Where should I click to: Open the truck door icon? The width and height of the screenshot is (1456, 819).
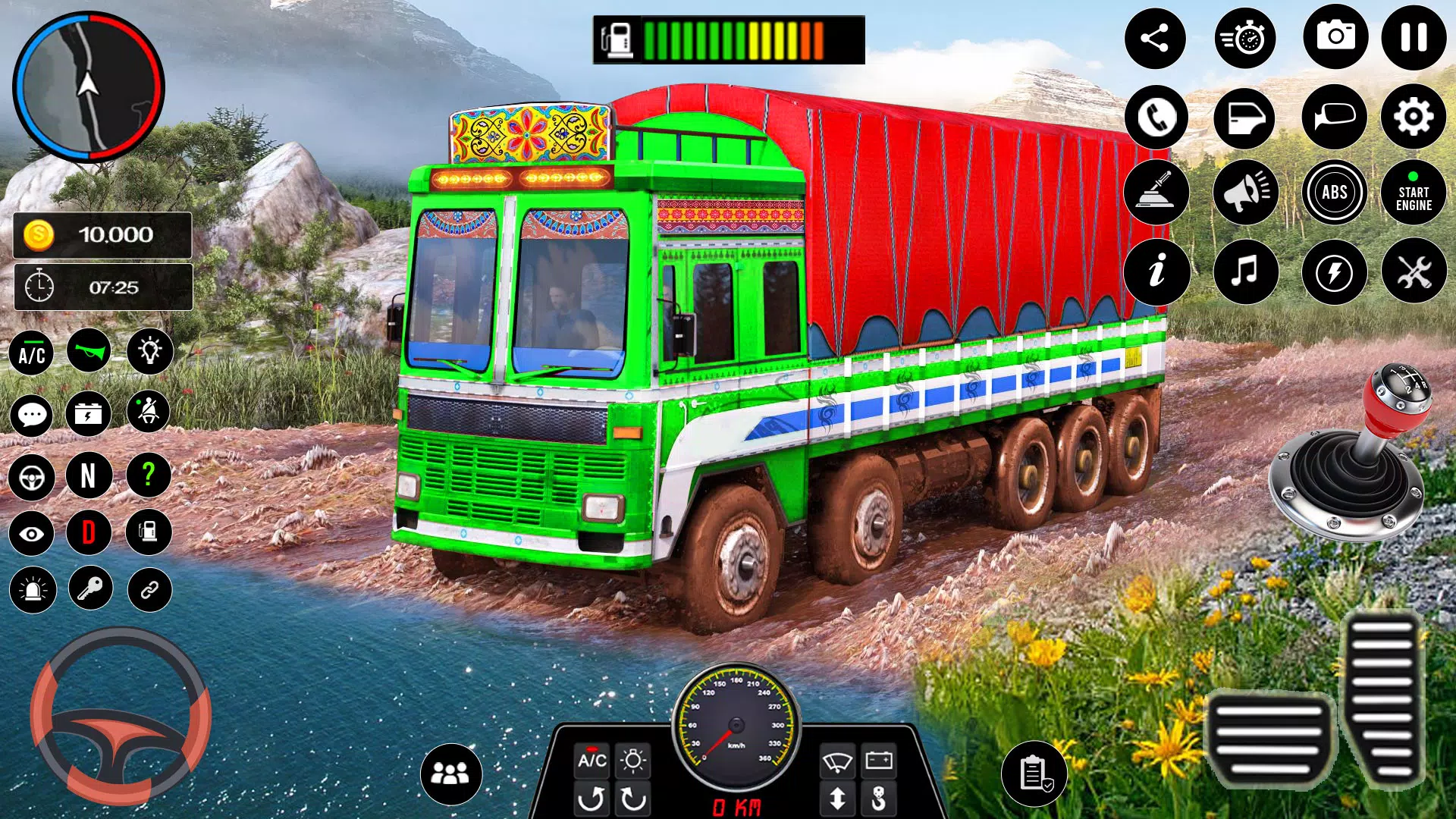[1244, 118]
